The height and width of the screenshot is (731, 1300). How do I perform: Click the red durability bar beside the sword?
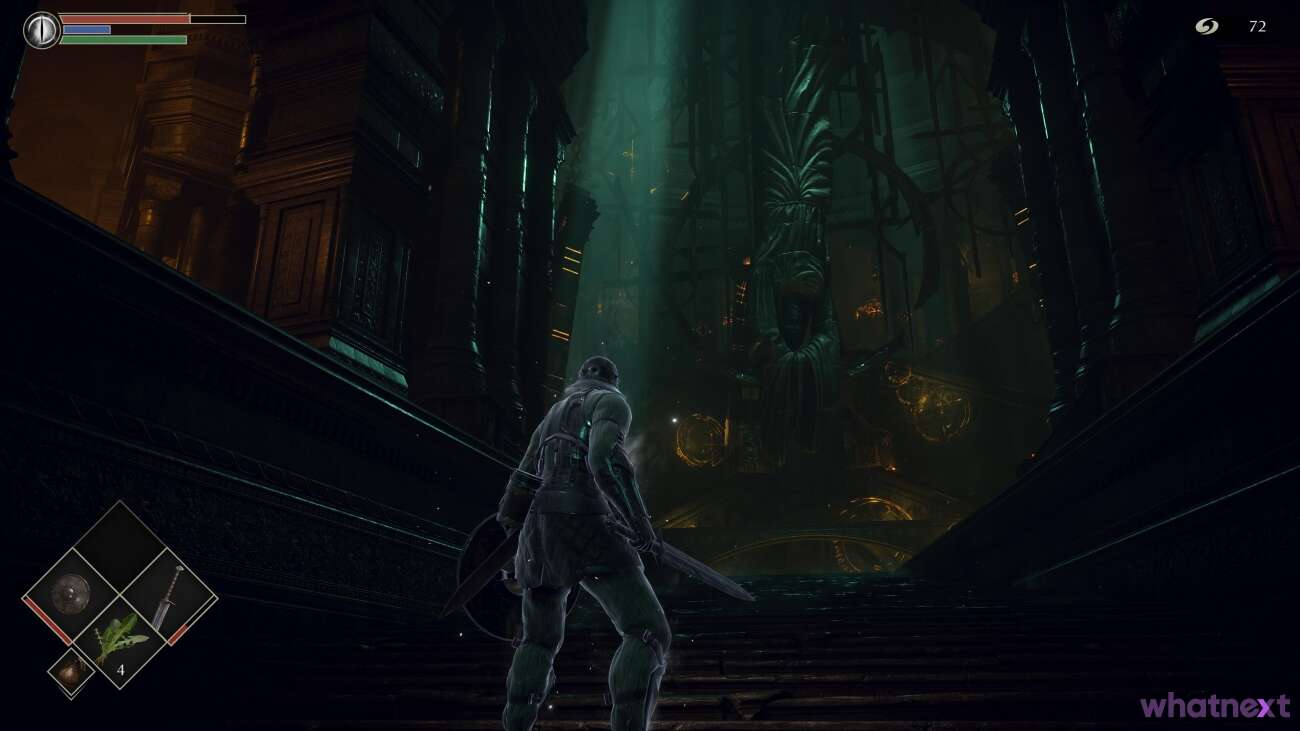pos(179,633)
